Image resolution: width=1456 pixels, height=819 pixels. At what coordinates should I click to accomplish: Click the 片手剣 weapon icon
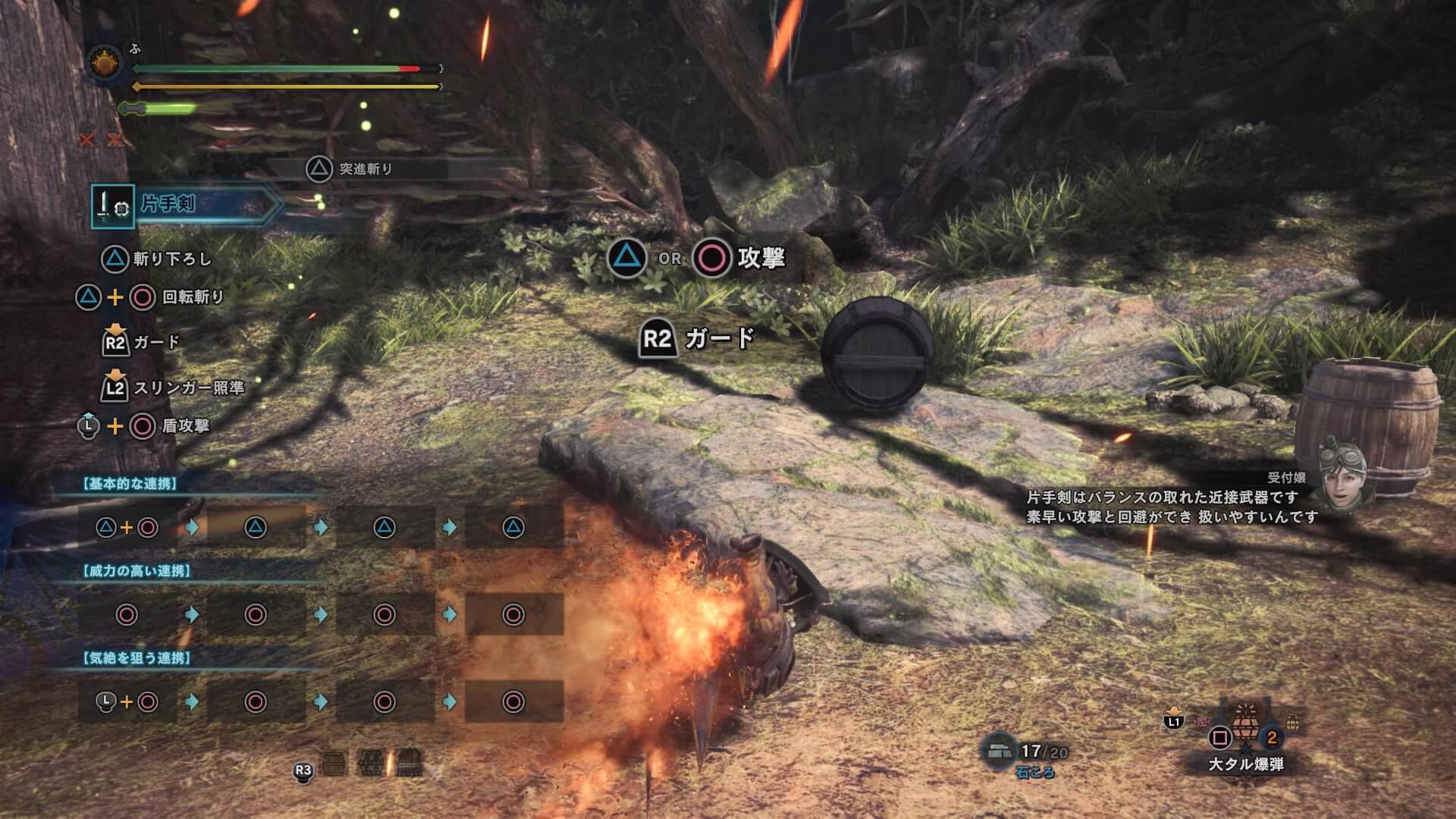pos(112,206)
